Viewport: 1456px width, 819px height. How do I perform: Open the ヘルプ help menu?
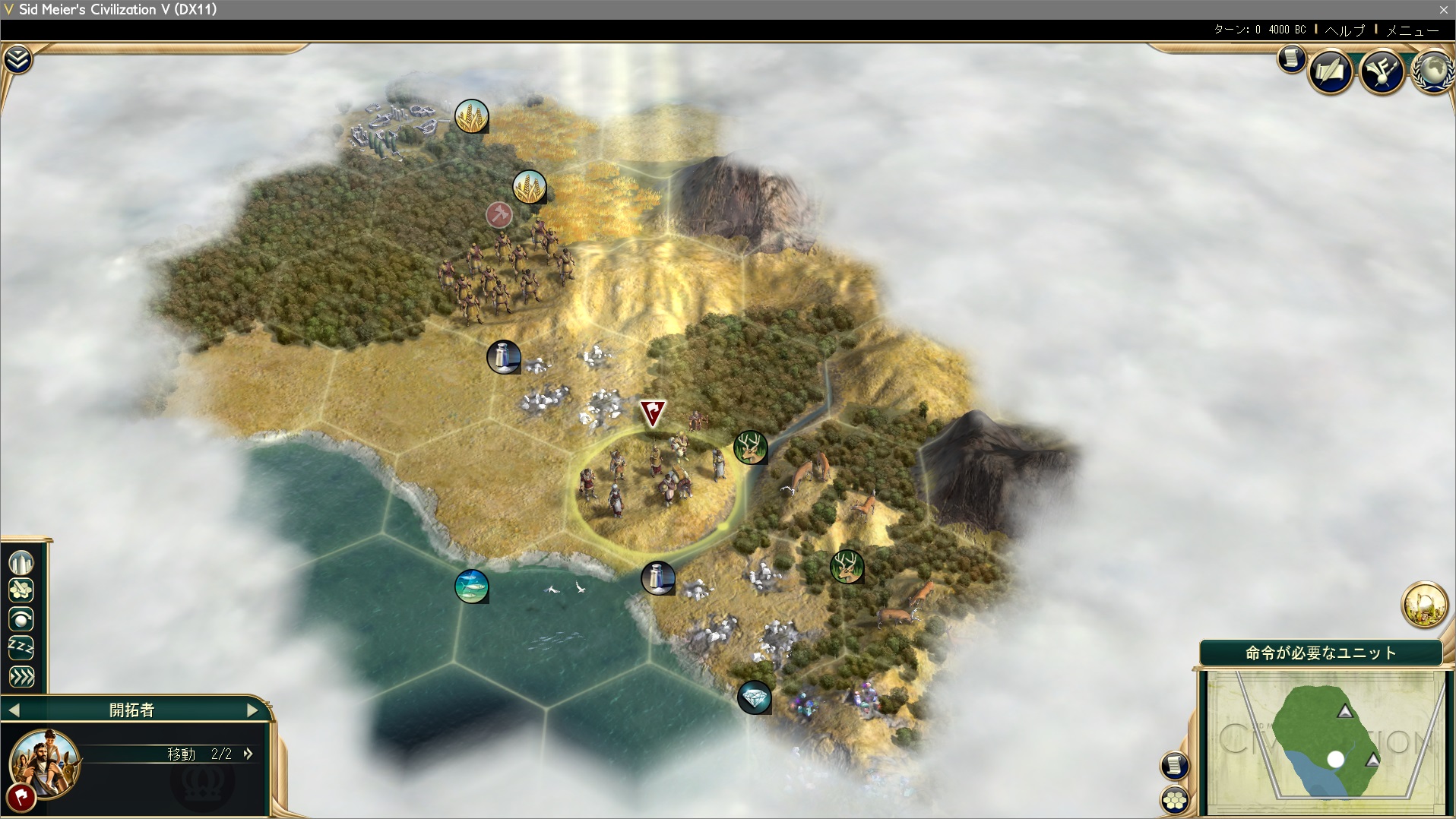1345,30
